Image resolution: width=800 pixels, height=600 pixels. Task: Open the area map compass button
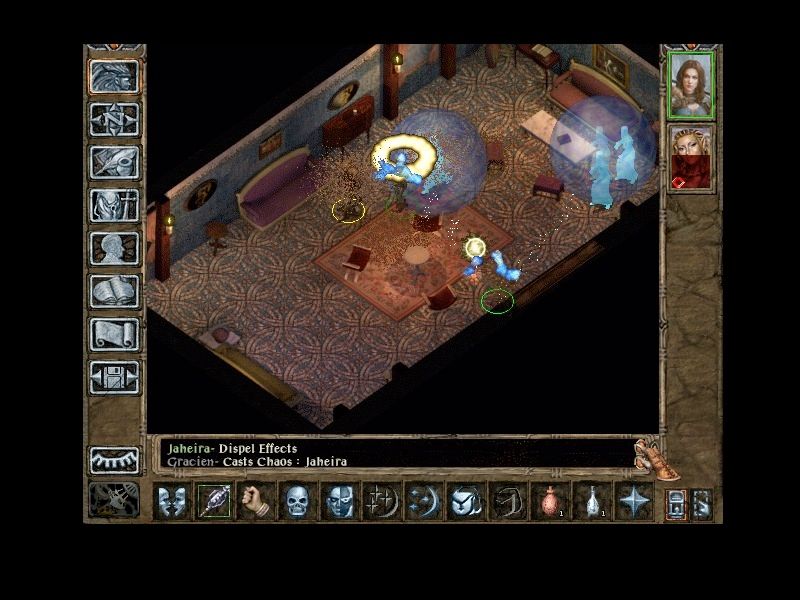114,119
